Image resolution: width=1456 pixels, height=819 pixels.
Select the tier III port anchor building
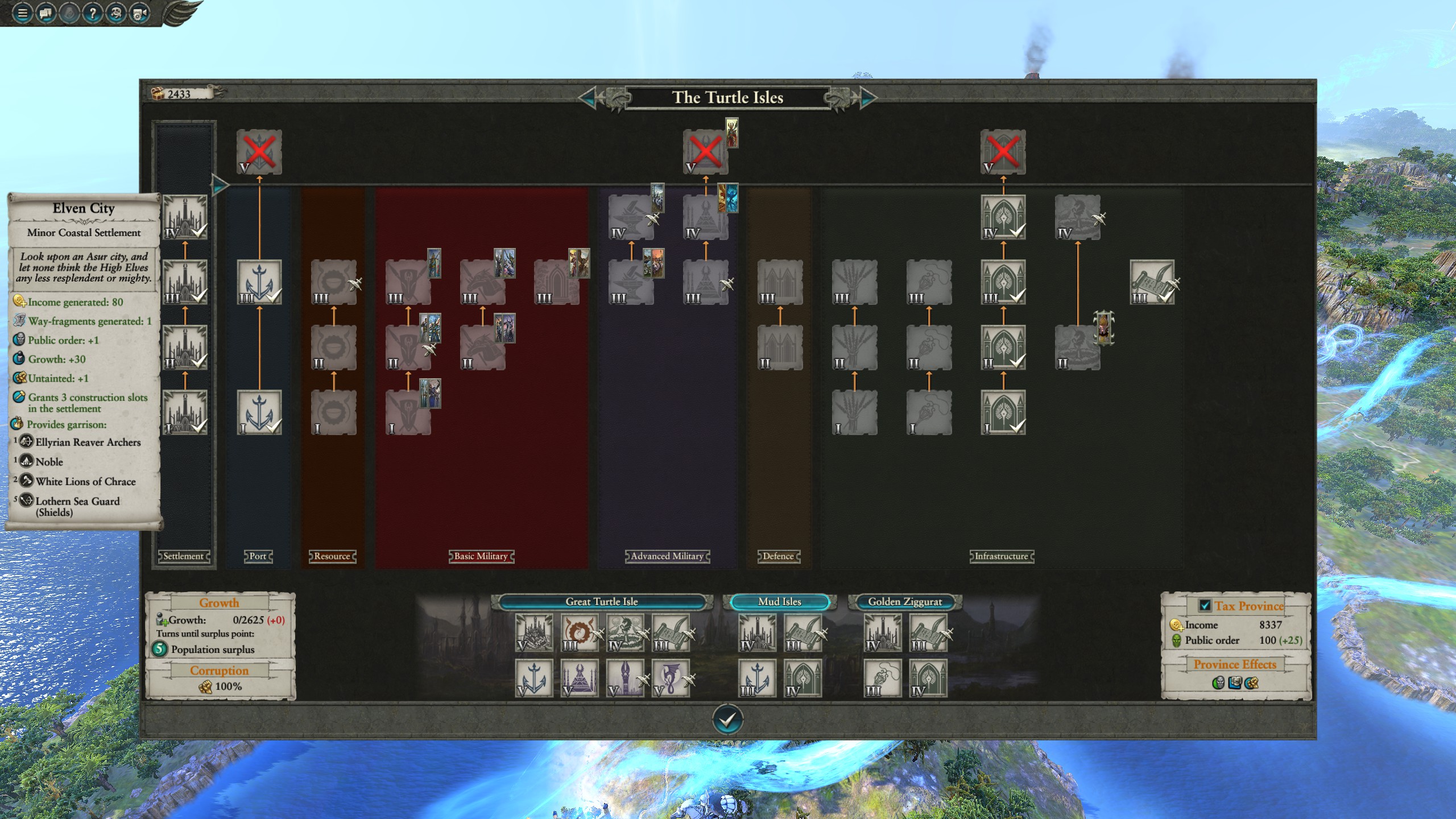(x=259, y=282)
